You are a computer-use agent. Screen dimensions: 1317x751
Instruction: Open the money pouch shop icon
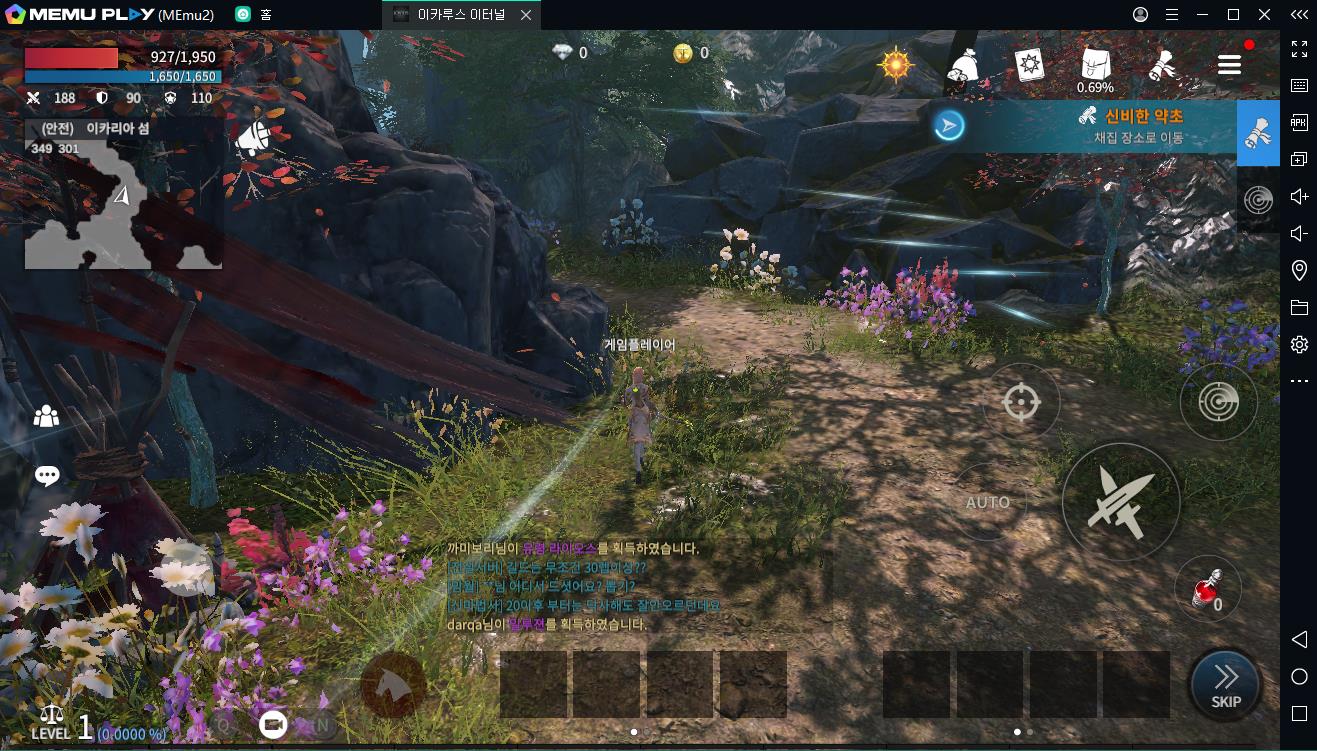[x=962, y=66]
